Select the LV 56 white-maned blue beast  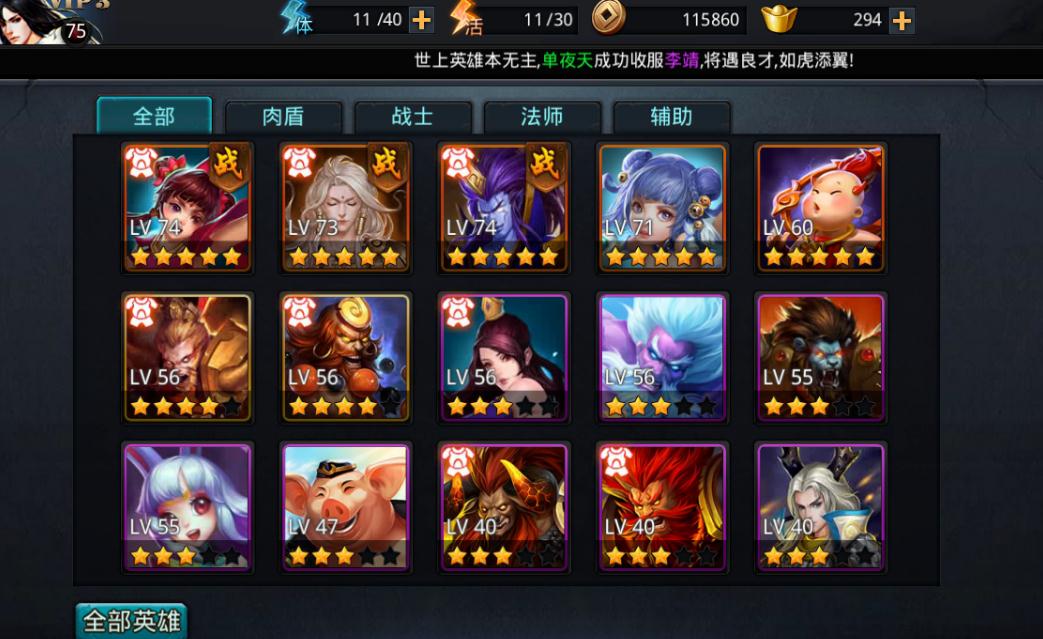tap(663, 357)
